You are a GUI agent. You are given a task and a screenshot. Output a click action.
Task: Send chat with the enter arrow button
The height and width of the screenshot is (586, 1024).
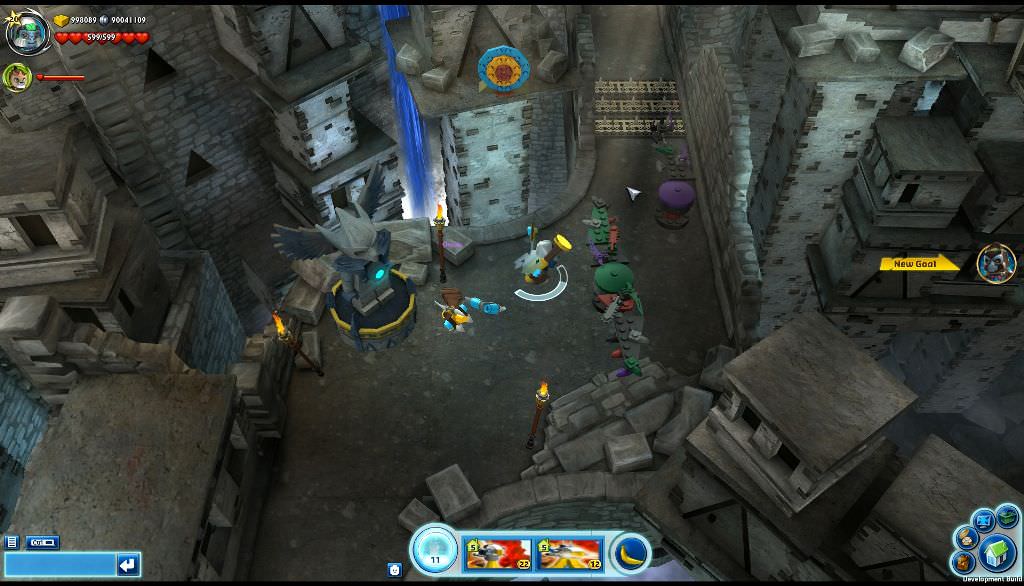click(x=128, y=566)
